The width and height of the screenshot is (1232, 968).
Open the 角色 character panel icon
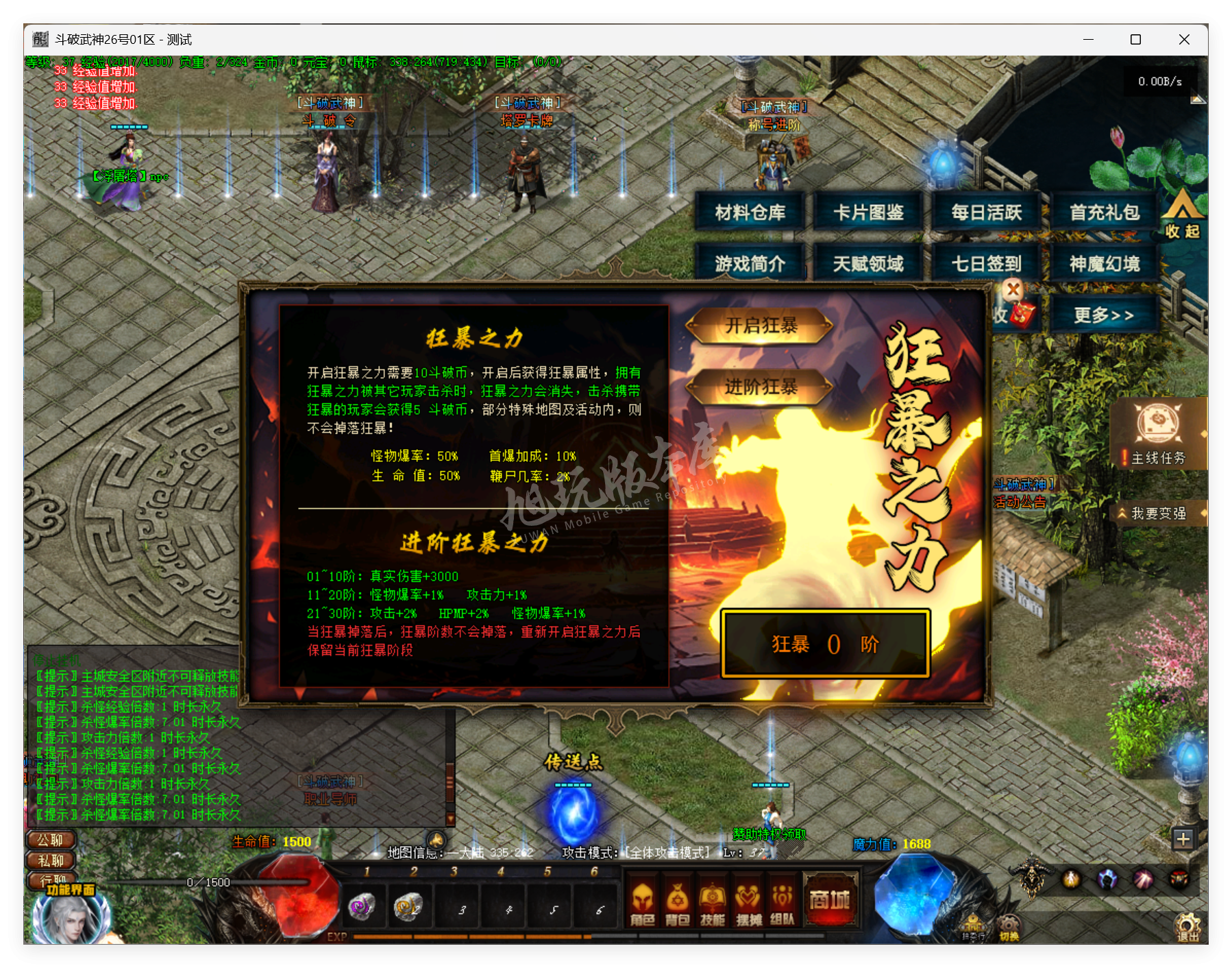(642, 903)
